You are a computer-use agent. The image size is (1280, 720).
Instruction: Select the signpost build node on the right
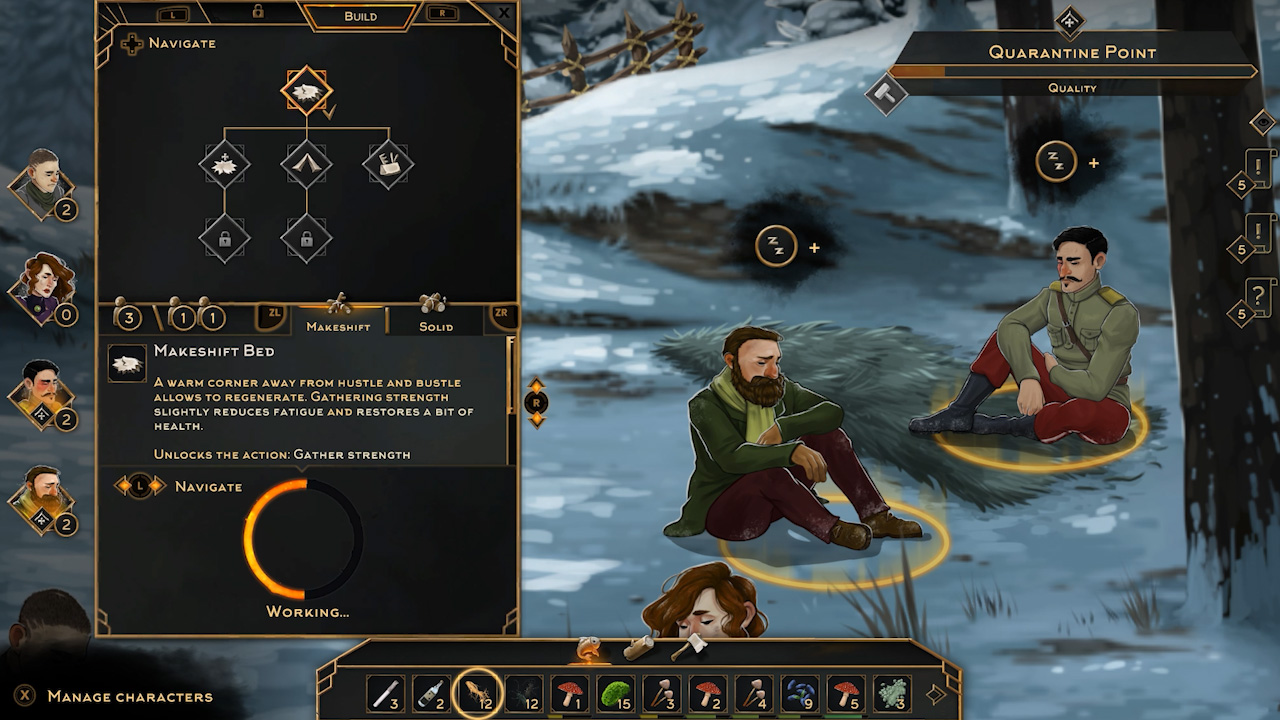387,163
